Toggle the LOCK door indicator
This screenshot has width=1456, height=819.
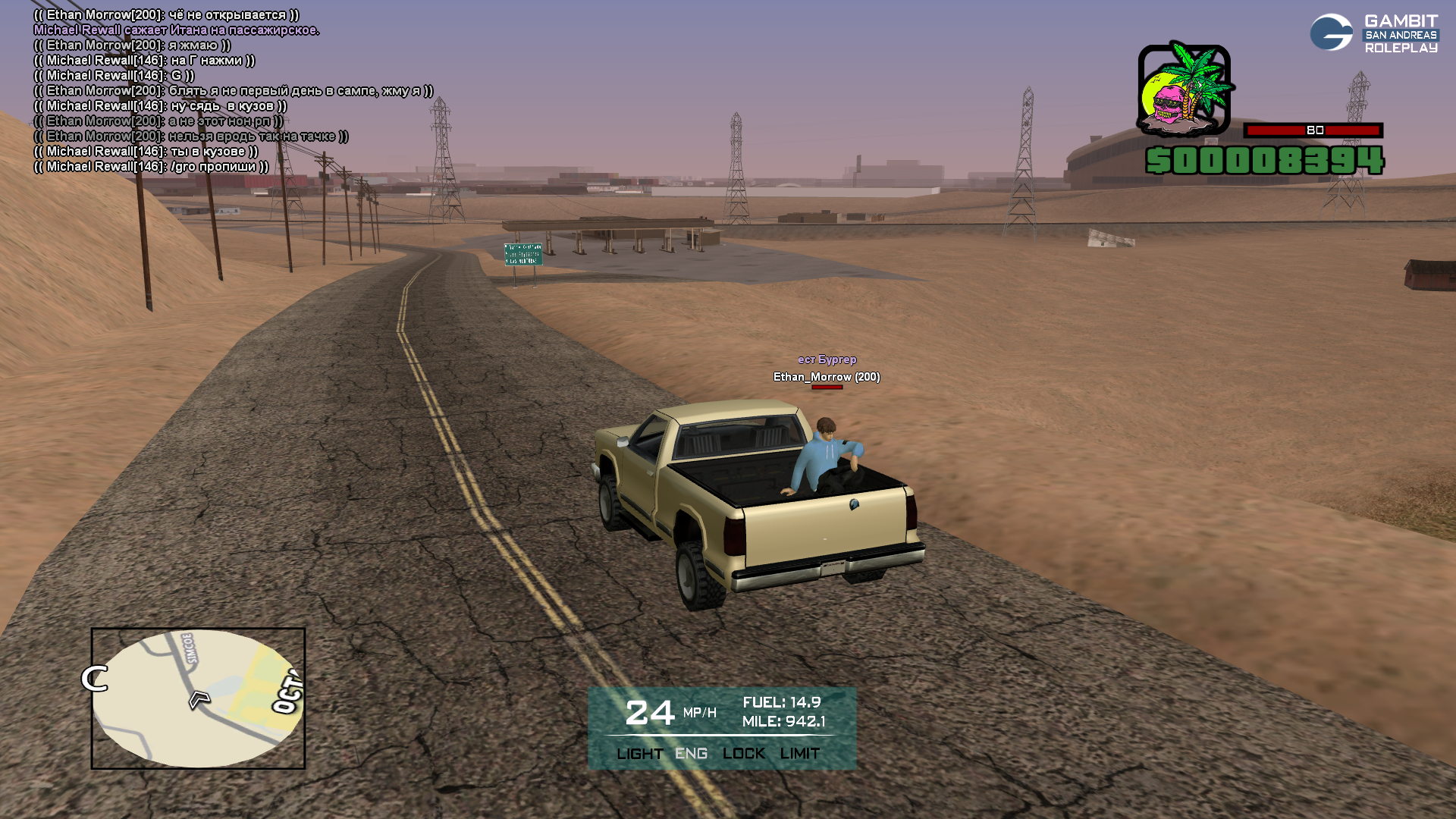[743, 754]
